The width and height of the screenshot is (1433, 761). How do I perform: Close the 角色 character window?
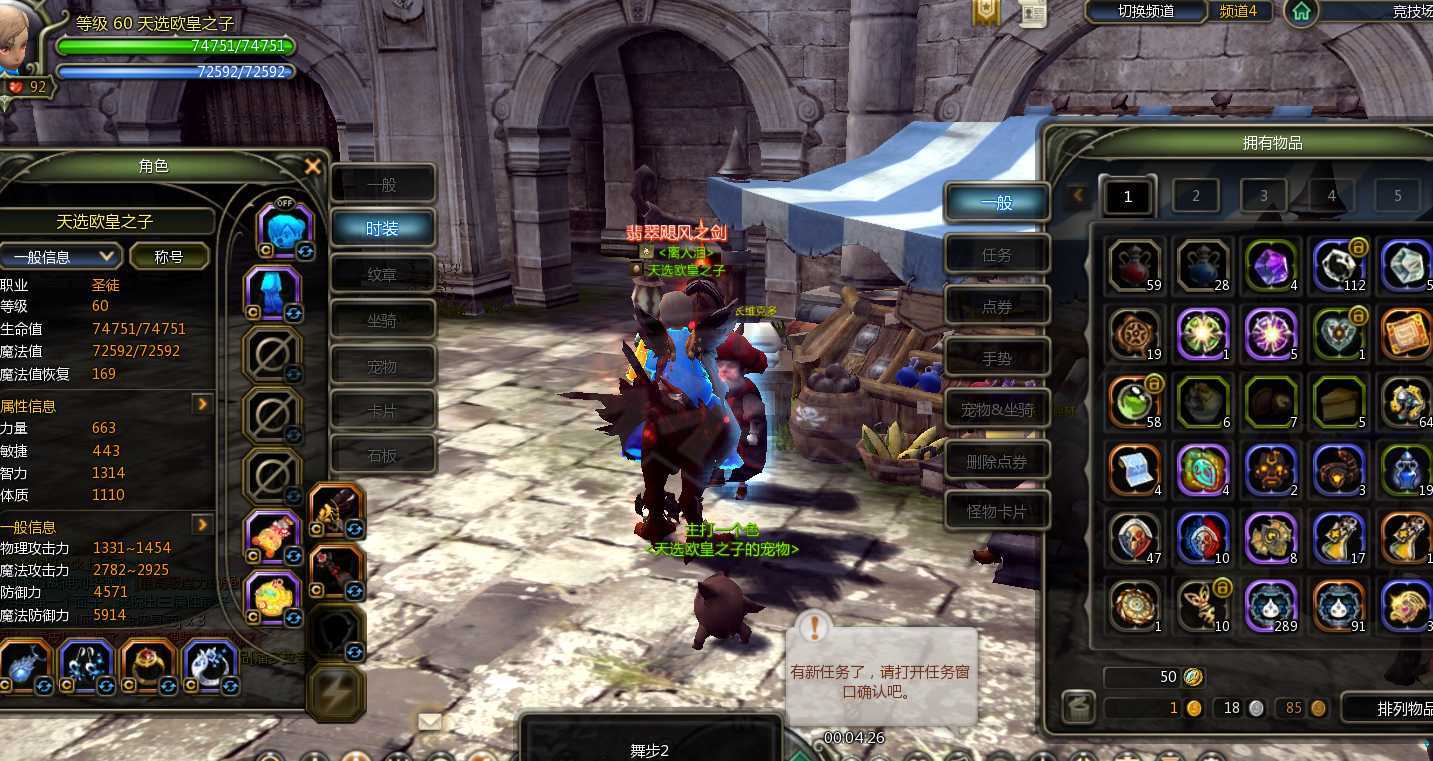(x=313, y=167)
